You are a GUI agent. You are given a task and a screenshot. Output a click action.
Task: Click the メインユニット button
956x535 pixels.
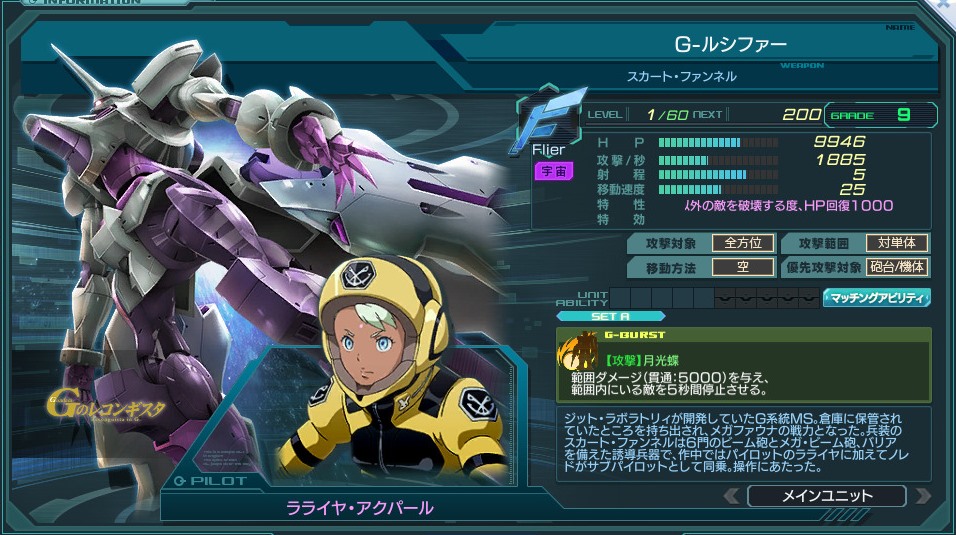point(826,496)
